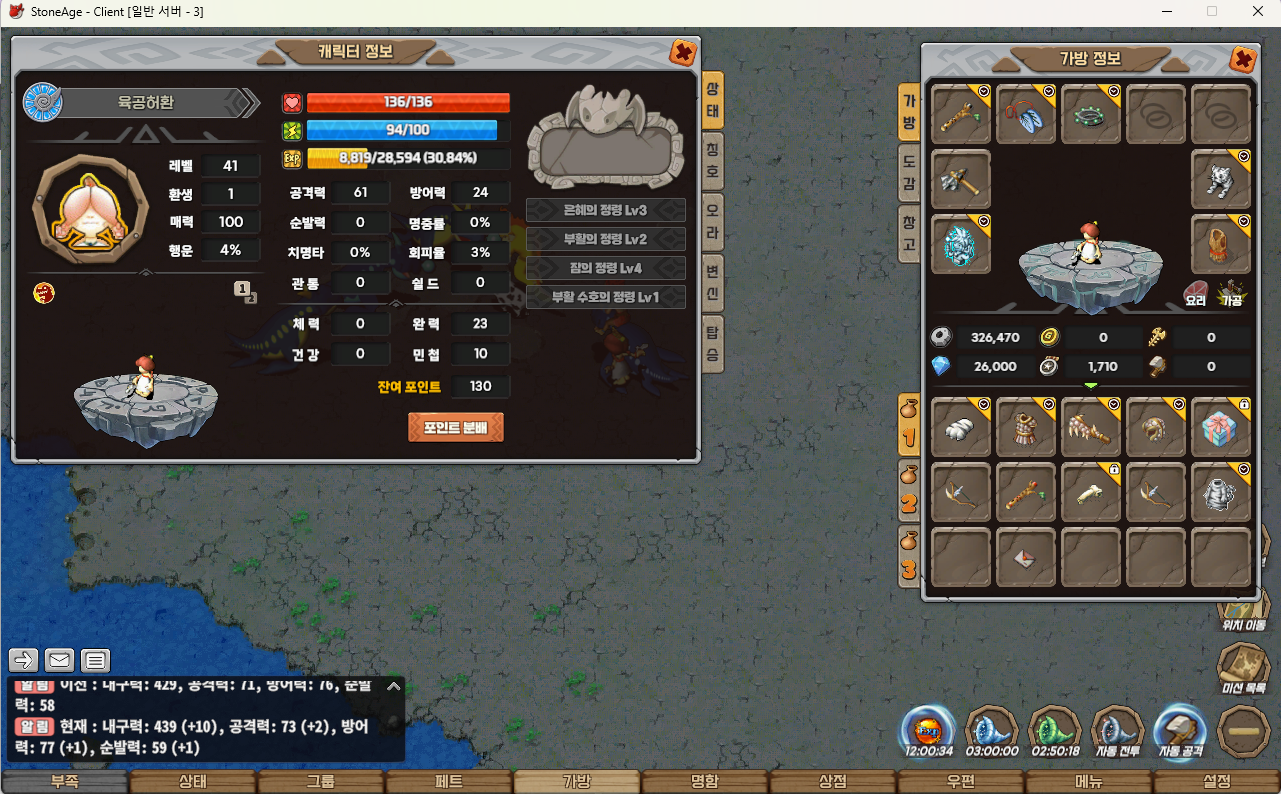Show the 탑승 mount tab
The image size is (1281, 794).
click(712, 343)
